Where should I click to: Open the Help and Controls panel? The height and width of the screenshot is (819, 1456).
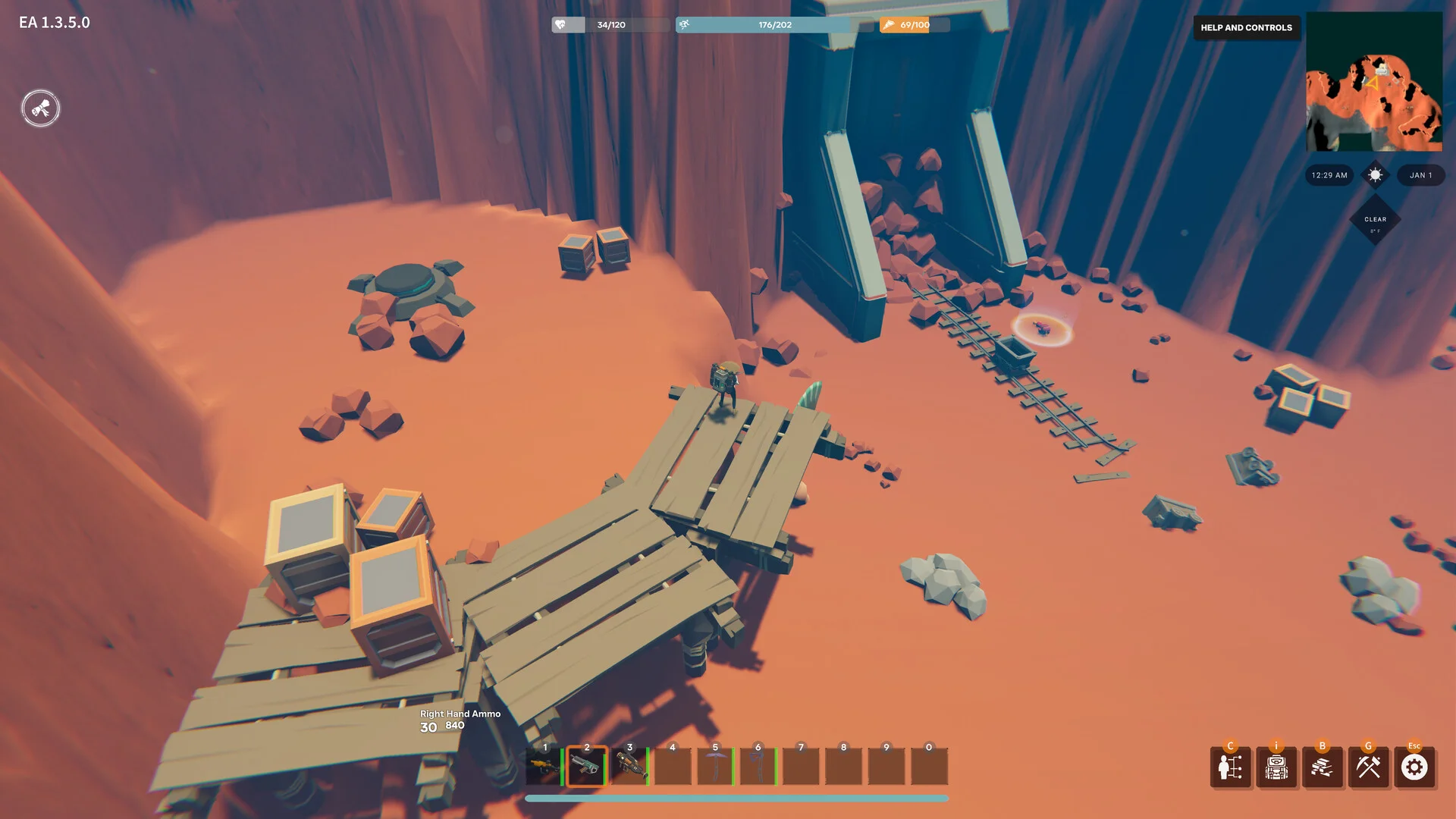coord(1246,27)
